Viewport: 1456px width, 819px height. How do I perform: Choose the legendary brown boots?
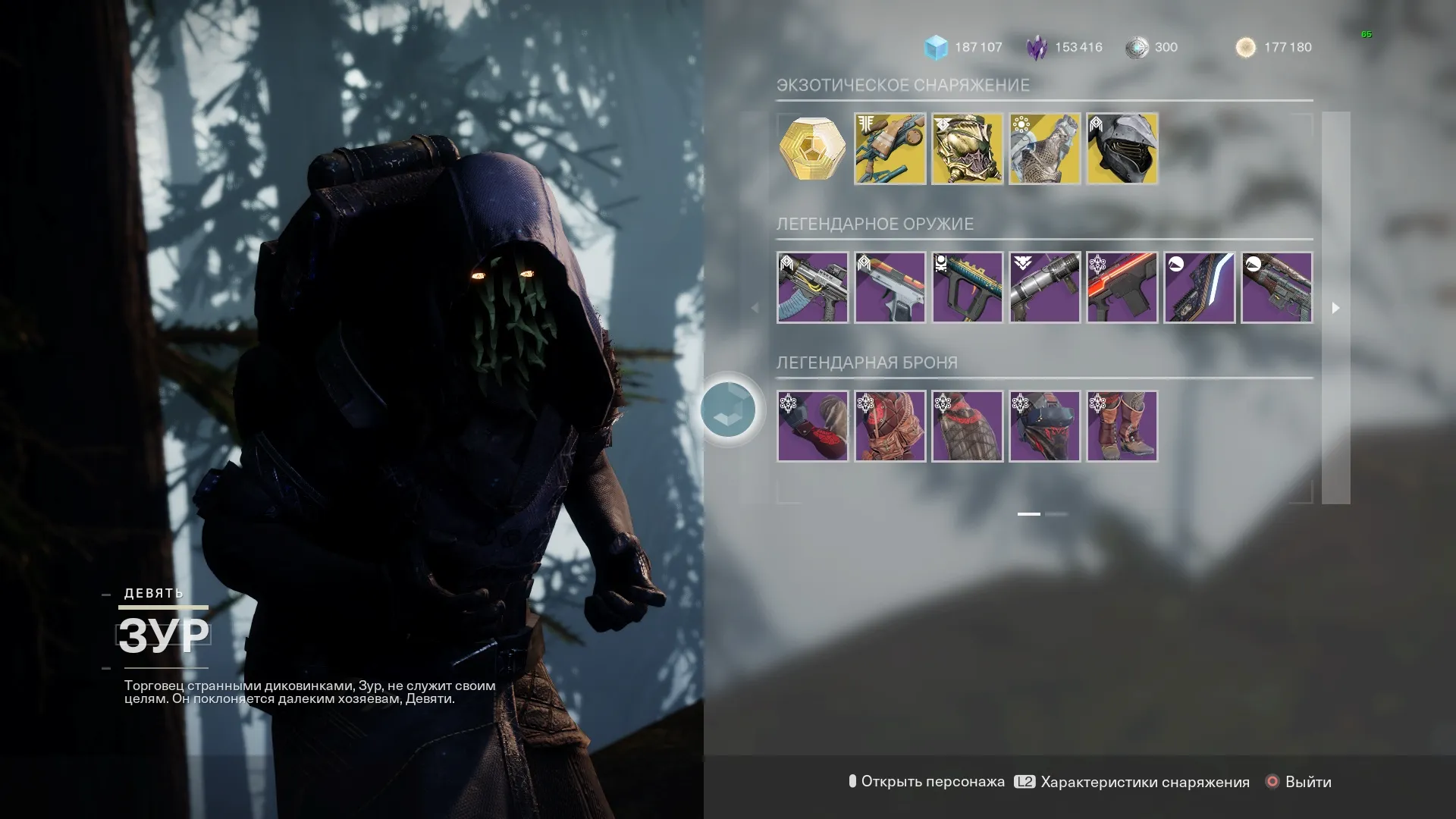1122,426
